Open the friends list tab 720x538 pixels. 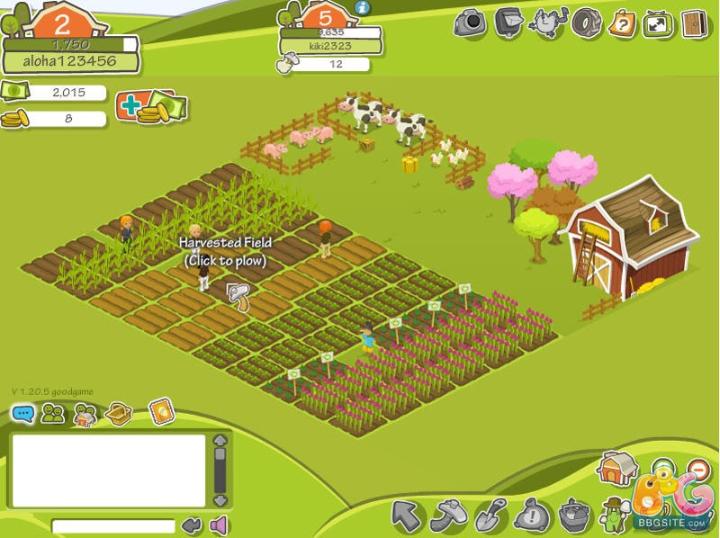pyautogui.click(x=53, y=412)
